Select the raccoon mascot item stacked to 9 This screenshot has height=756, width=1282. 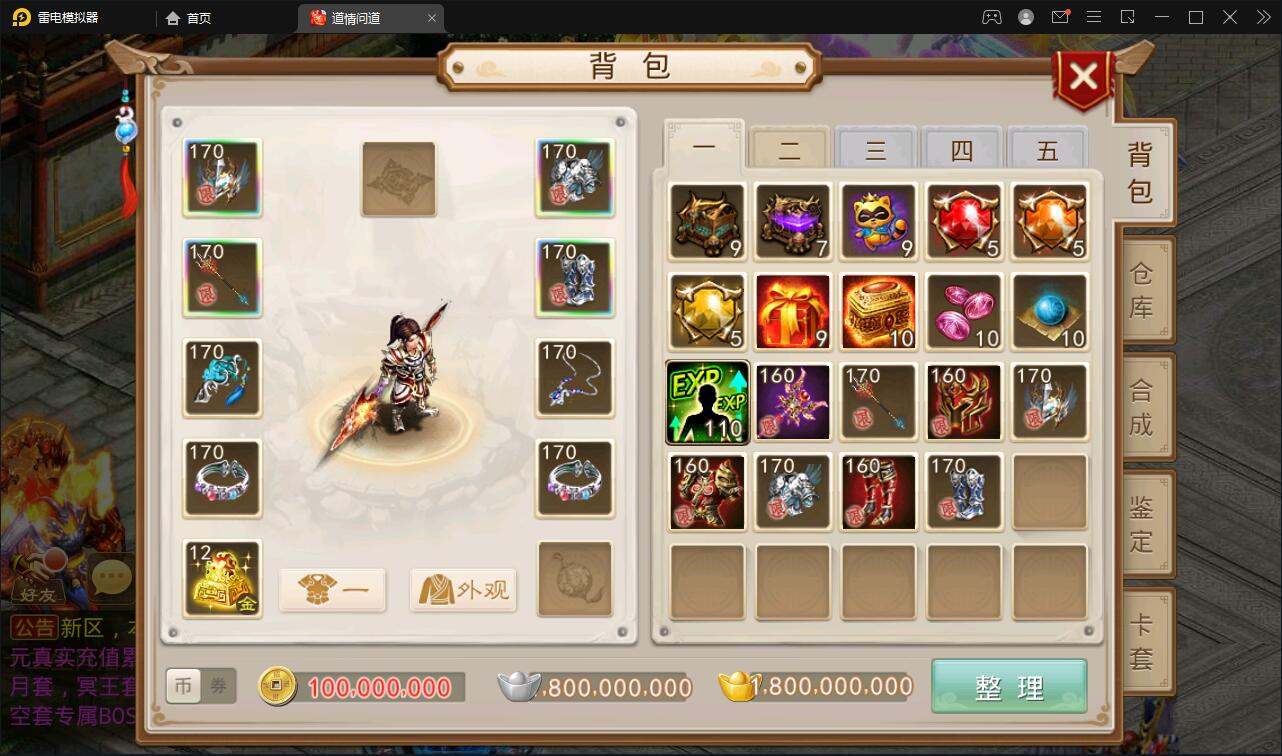pos(879,221)
